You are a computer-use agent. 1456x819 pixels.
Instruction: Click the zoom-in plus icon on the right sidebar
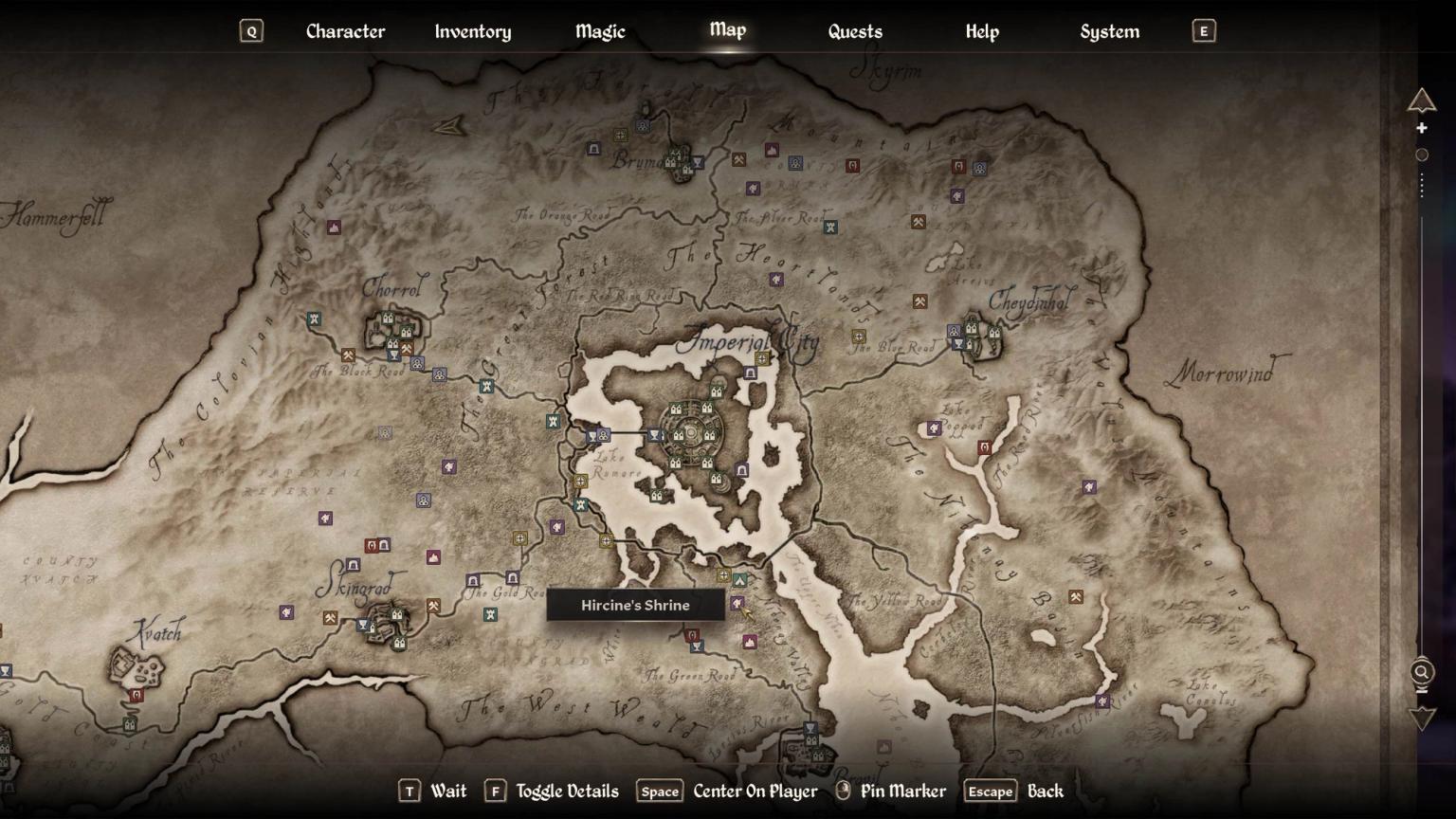[x=1422, y=127]
